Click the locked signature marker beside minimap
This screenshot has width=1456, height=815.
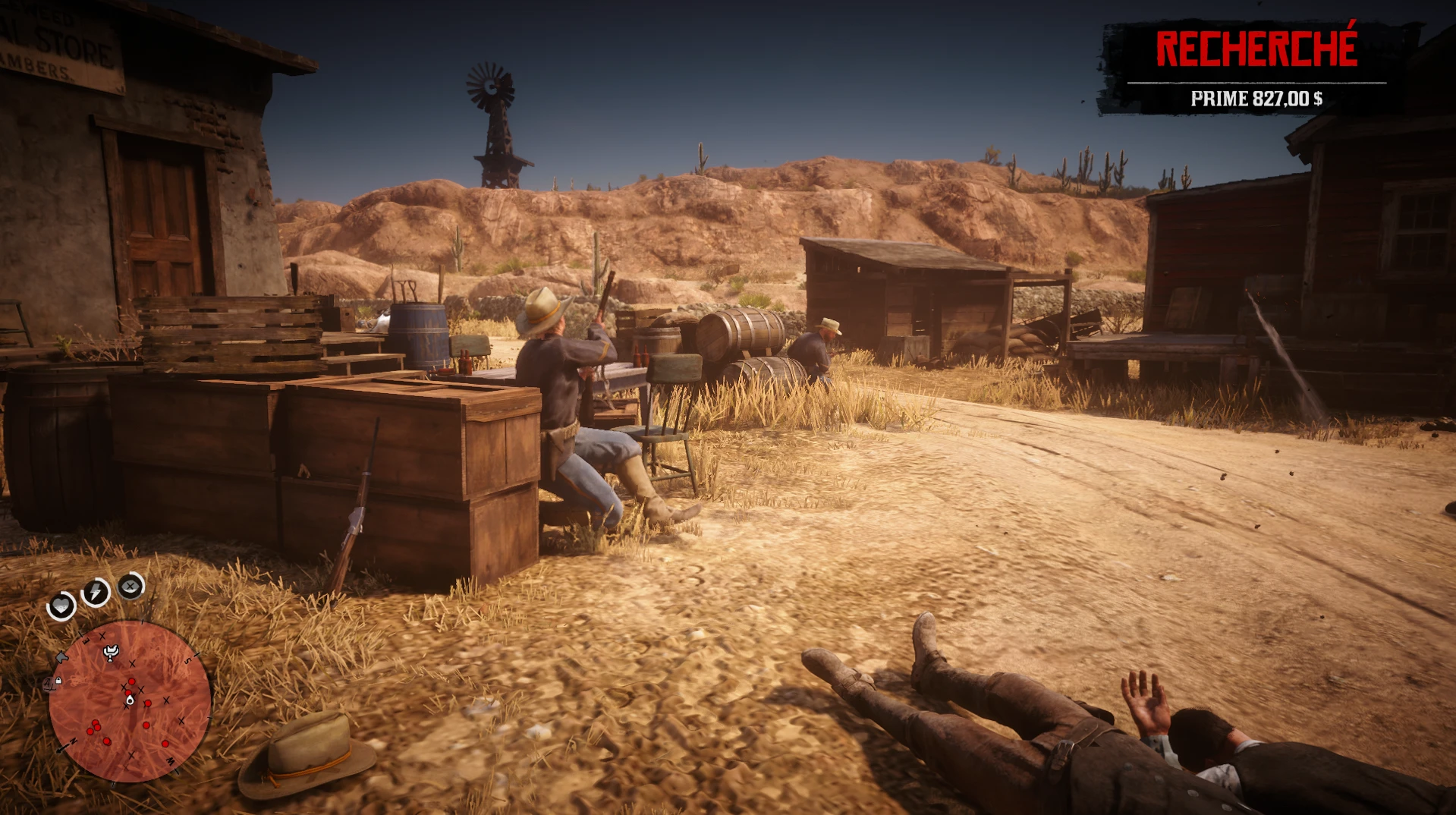(52, 683)
